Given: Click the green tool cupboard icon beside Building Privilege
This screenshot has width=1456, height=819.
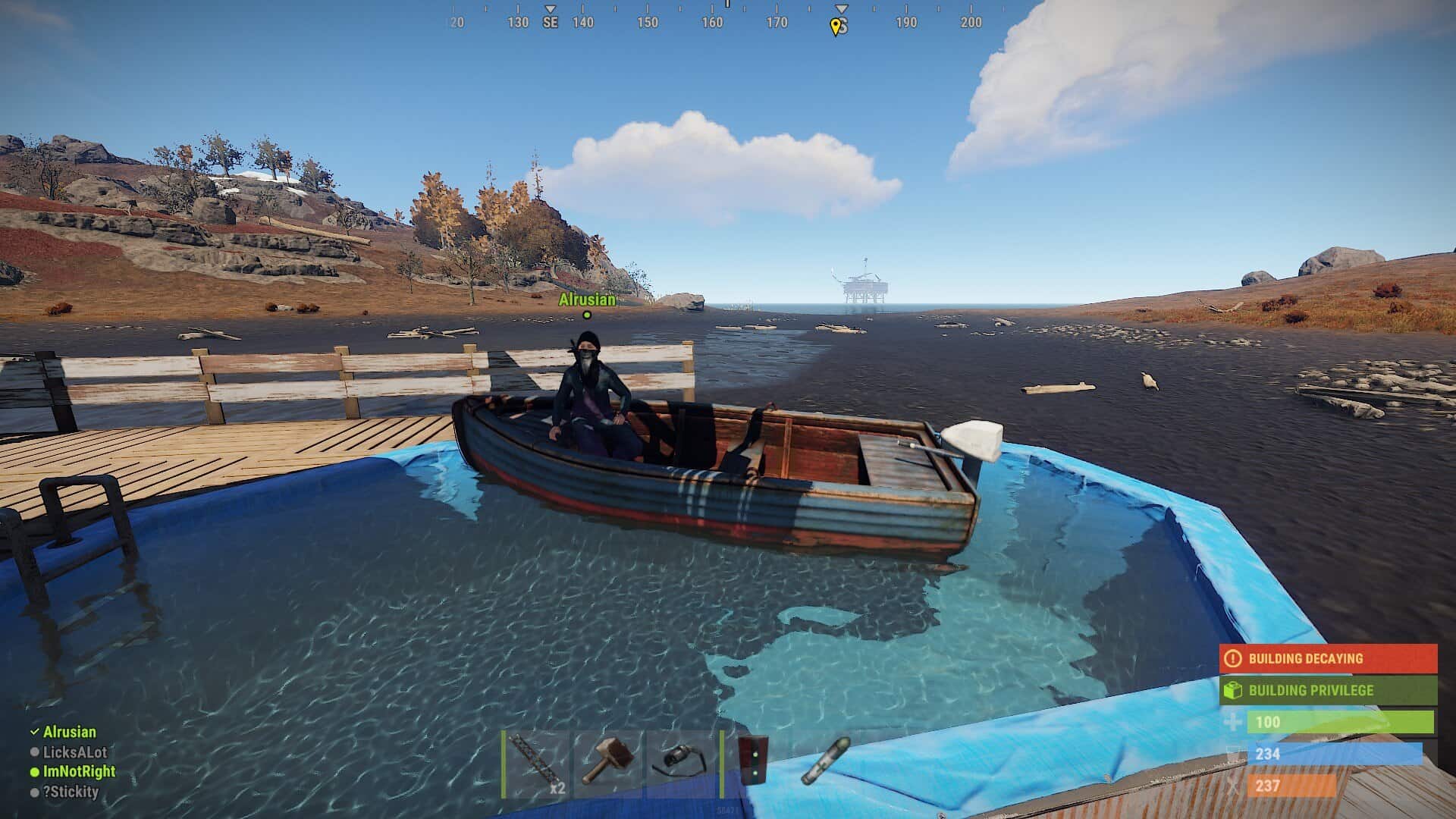Looking at the screenshot, I should click(x=1231, y=690).
